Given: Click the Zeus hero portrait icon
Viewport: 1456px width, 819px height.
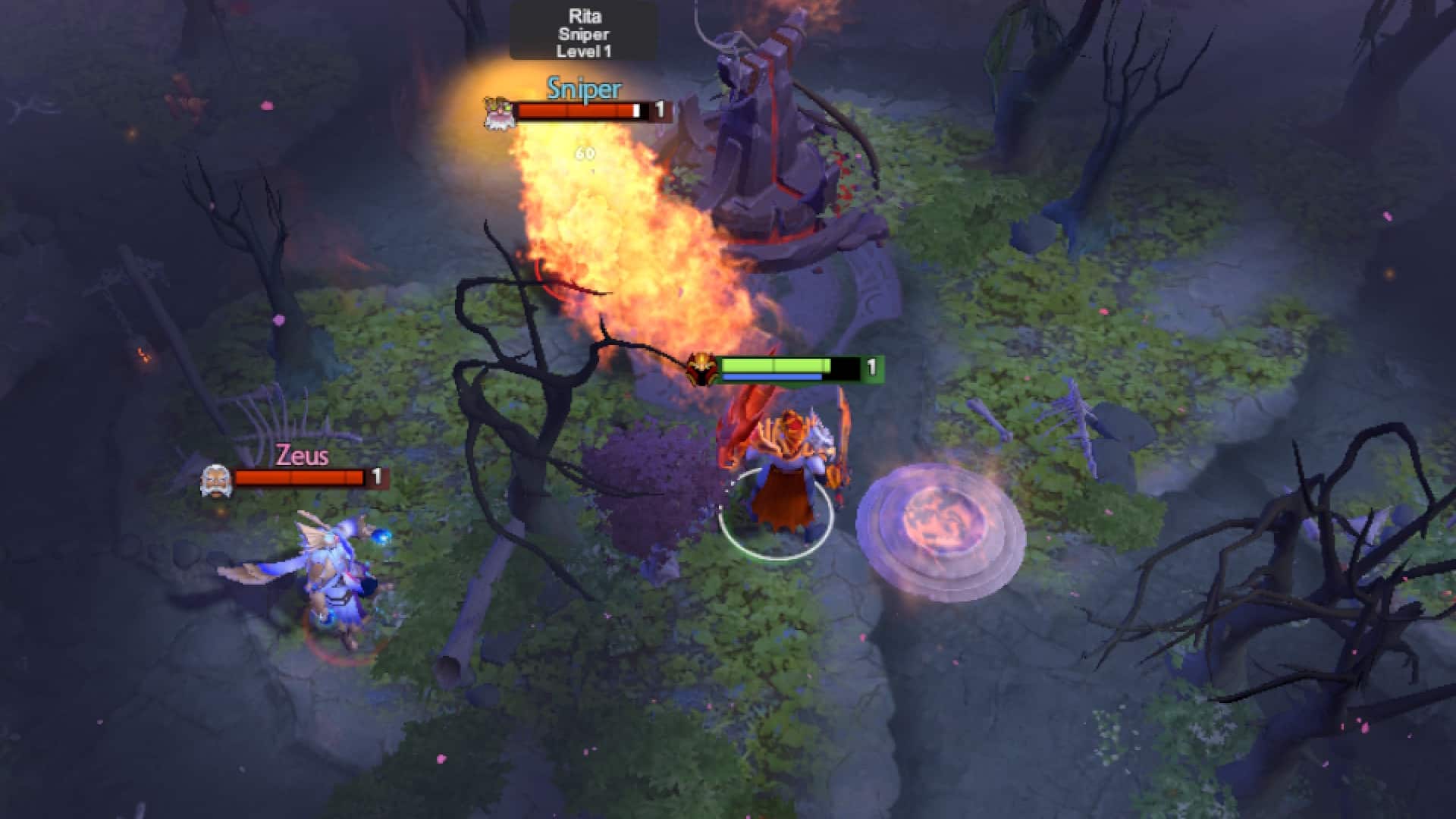Looking at the screenshot, I should pyautogui.click(x=216, y=478).
